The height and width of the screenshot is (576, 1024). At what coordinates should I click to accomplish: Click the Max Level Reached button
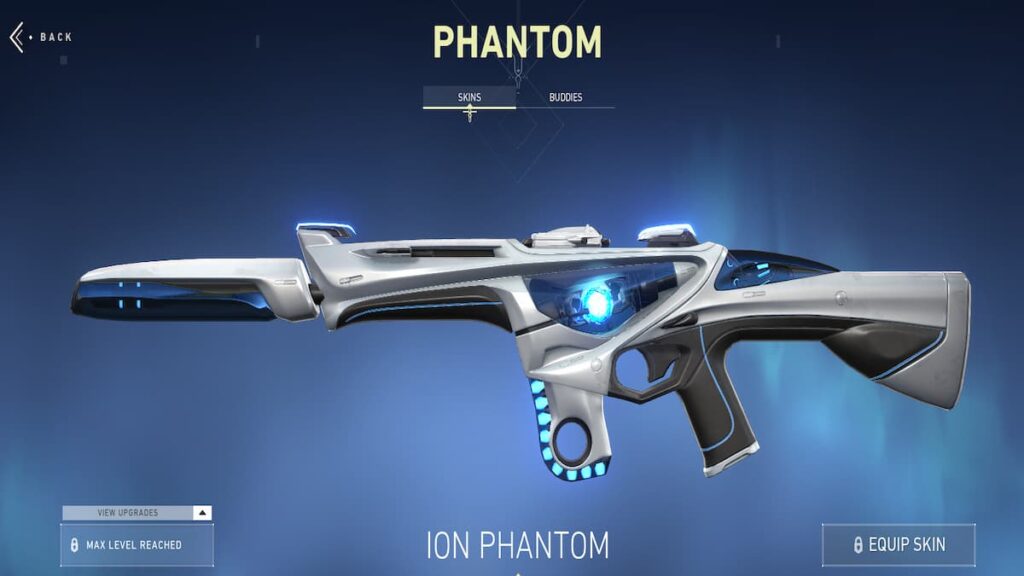pyautogui.click(x=137, y=545)
